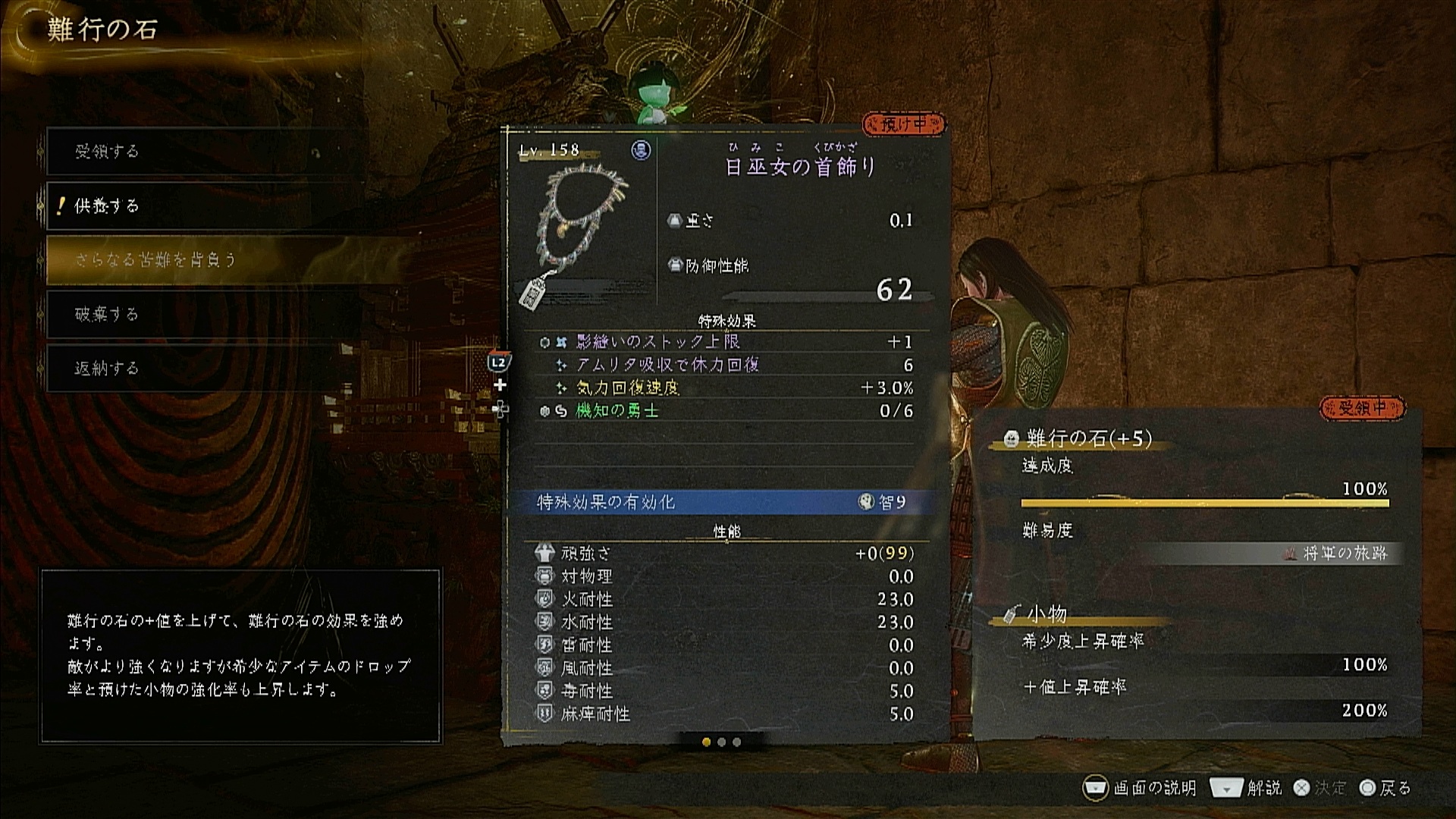Image resolution: width=1456 pixels, height=819 pixels.
Task: Select the 機知の勇士 set bonus row
Action: click(726, 411)
